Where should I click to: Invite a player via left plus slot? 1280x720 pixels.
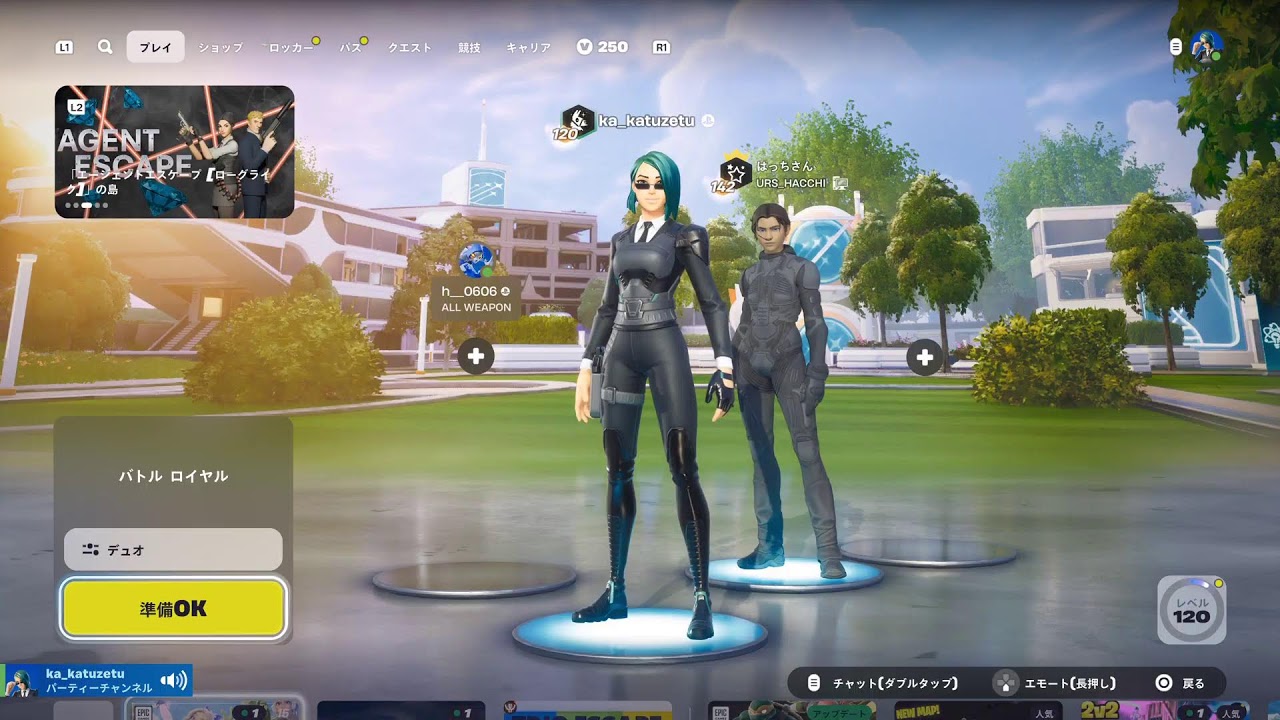pyautogui.click(x=476, y=356)
